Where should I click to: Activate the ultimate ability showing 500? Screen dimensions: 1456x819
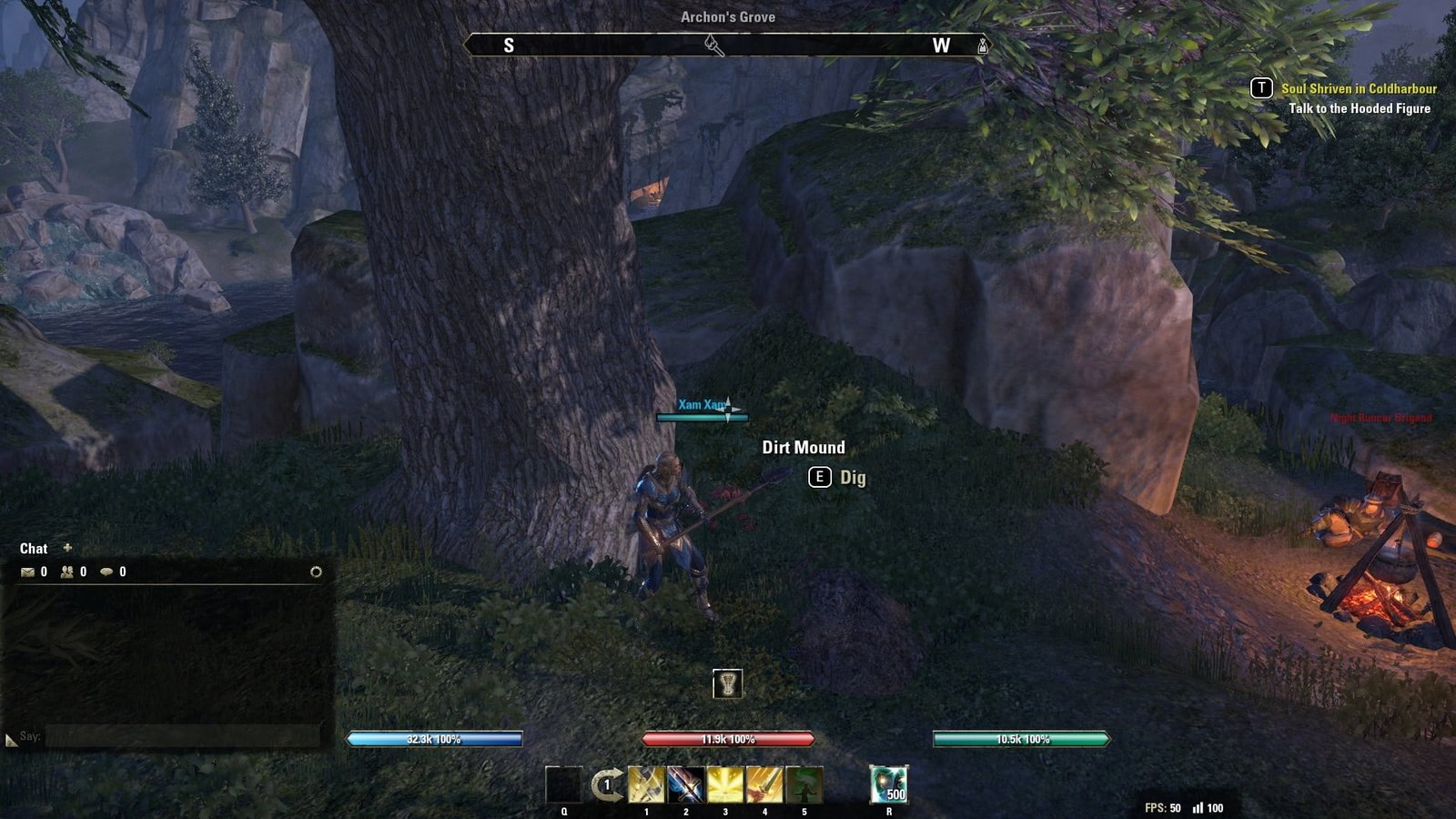888,784
